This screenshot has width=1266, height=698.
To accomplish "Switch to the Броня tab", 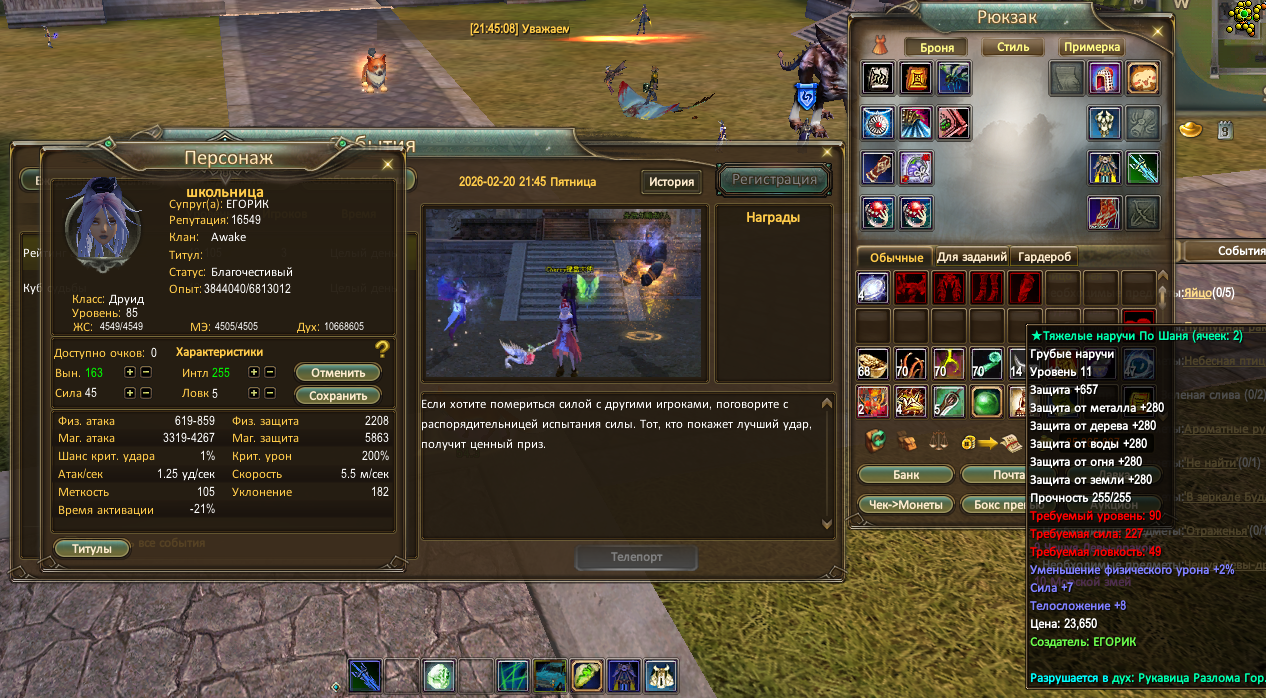I will pyautogui.click(x=937, y=47).
